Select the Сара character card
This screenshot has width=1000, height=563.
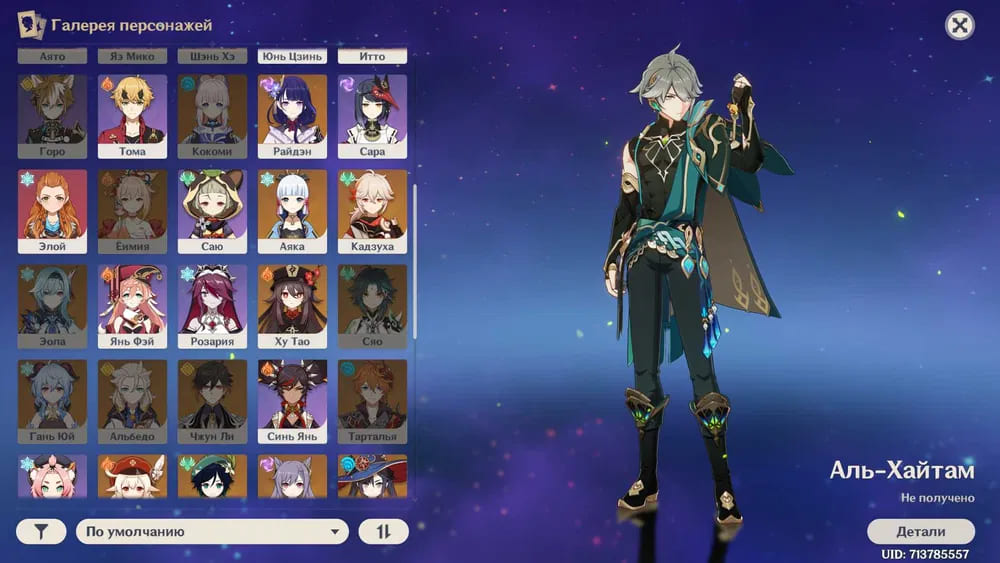[372, 116]
